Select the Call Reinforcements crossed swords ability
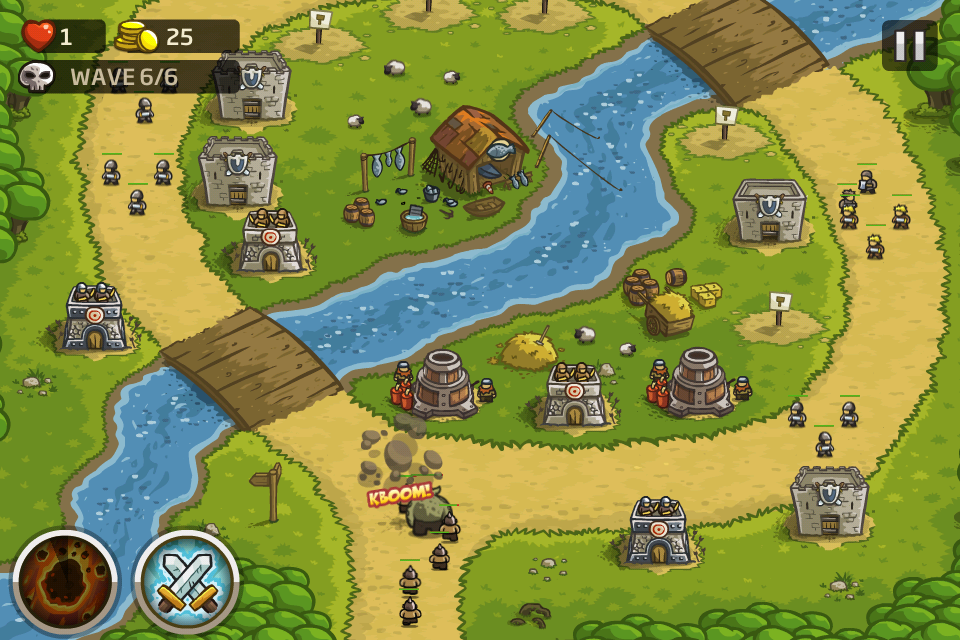The height and width of the screenshot is (640, 960). 187,582
